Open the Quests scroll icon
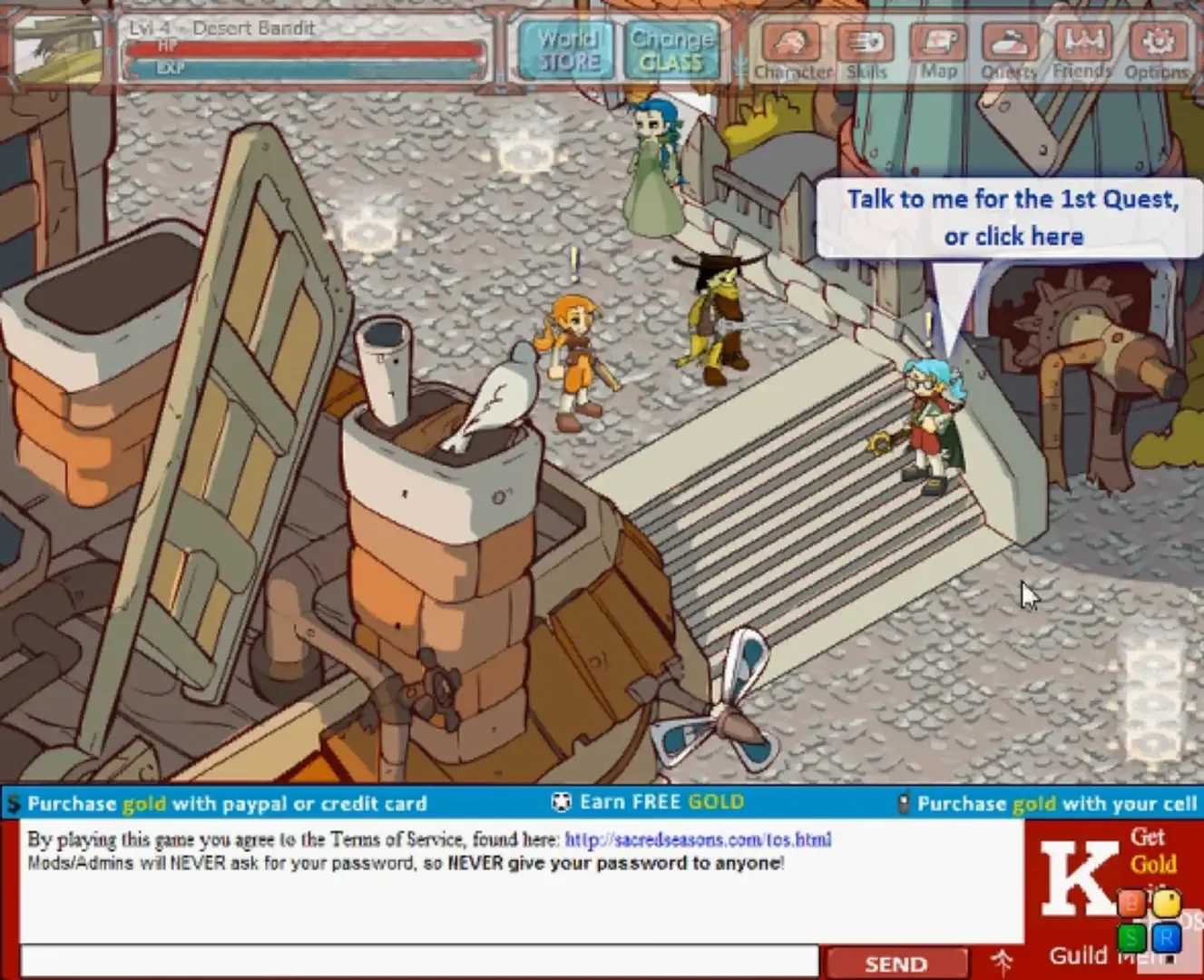Viewport: 1204px width, 980px height. click(x=1011, y=44)
